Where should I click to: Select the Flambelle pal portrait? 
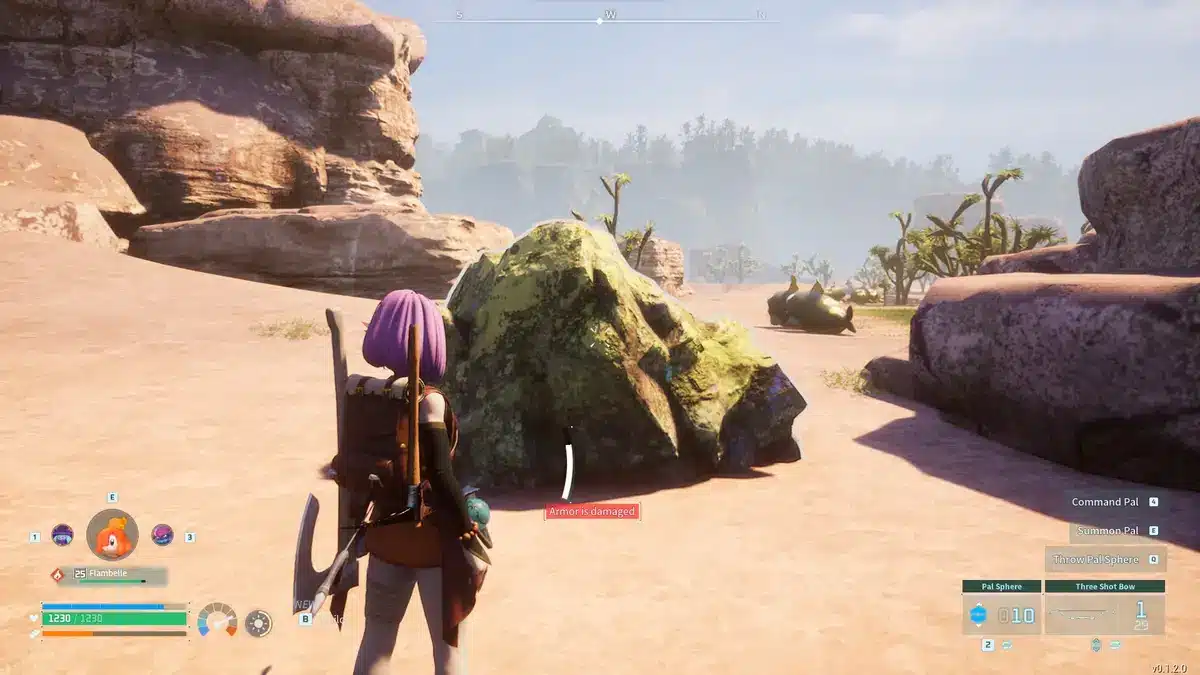click(112, 535)
